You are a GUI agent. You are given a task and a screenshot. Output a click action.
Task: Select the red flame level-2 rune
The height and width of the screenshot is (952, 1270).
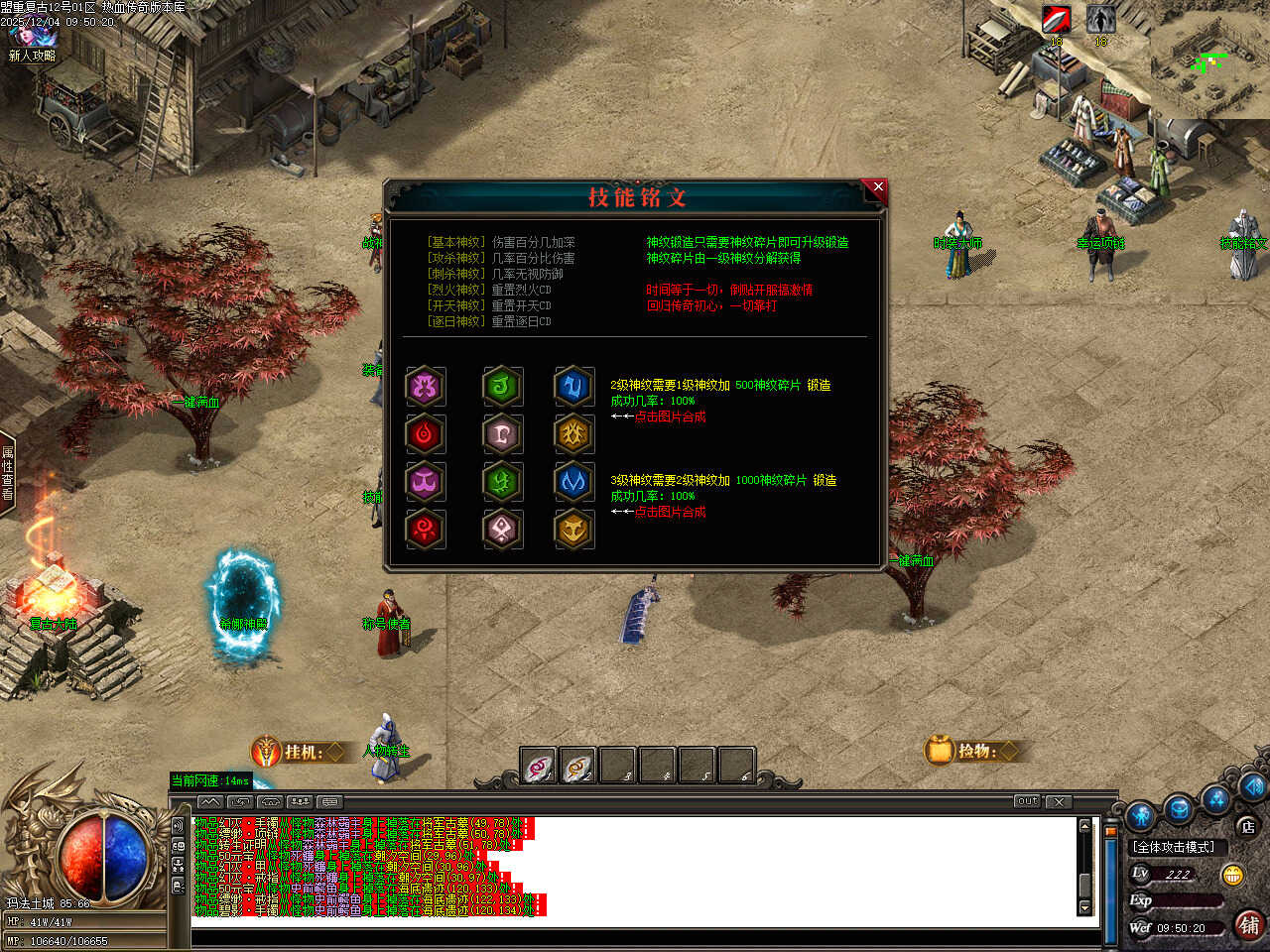click(x=426, y=433)
